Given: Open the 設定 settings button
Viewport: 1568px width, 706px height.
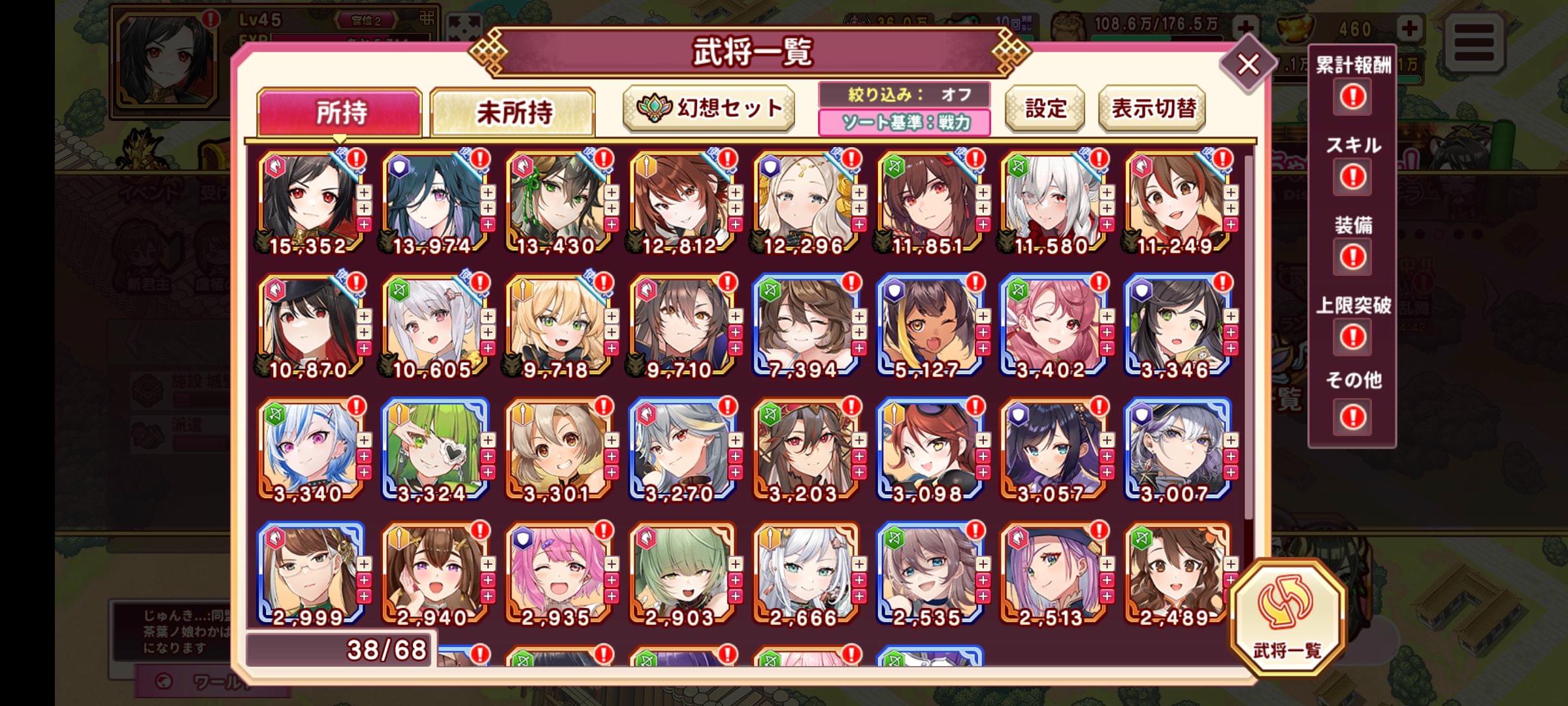Looking at the screenshot, I should [x=1045, y=109].
